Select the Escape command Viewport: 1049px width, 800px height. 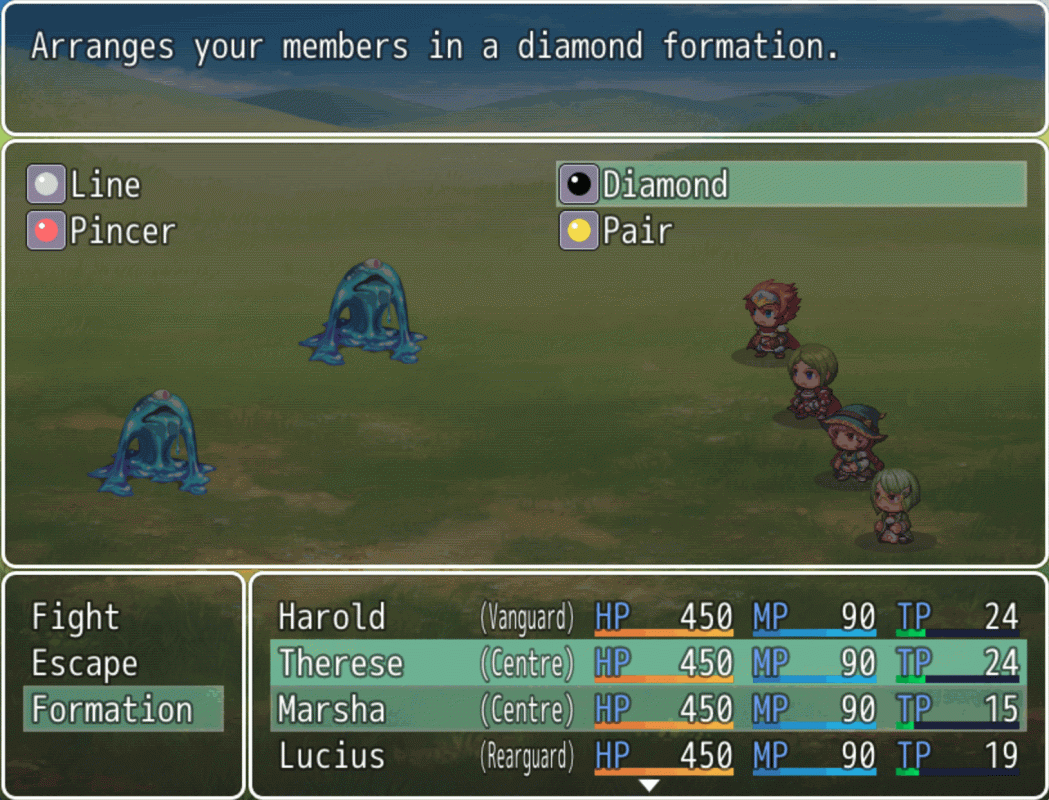tap(84, 663)
